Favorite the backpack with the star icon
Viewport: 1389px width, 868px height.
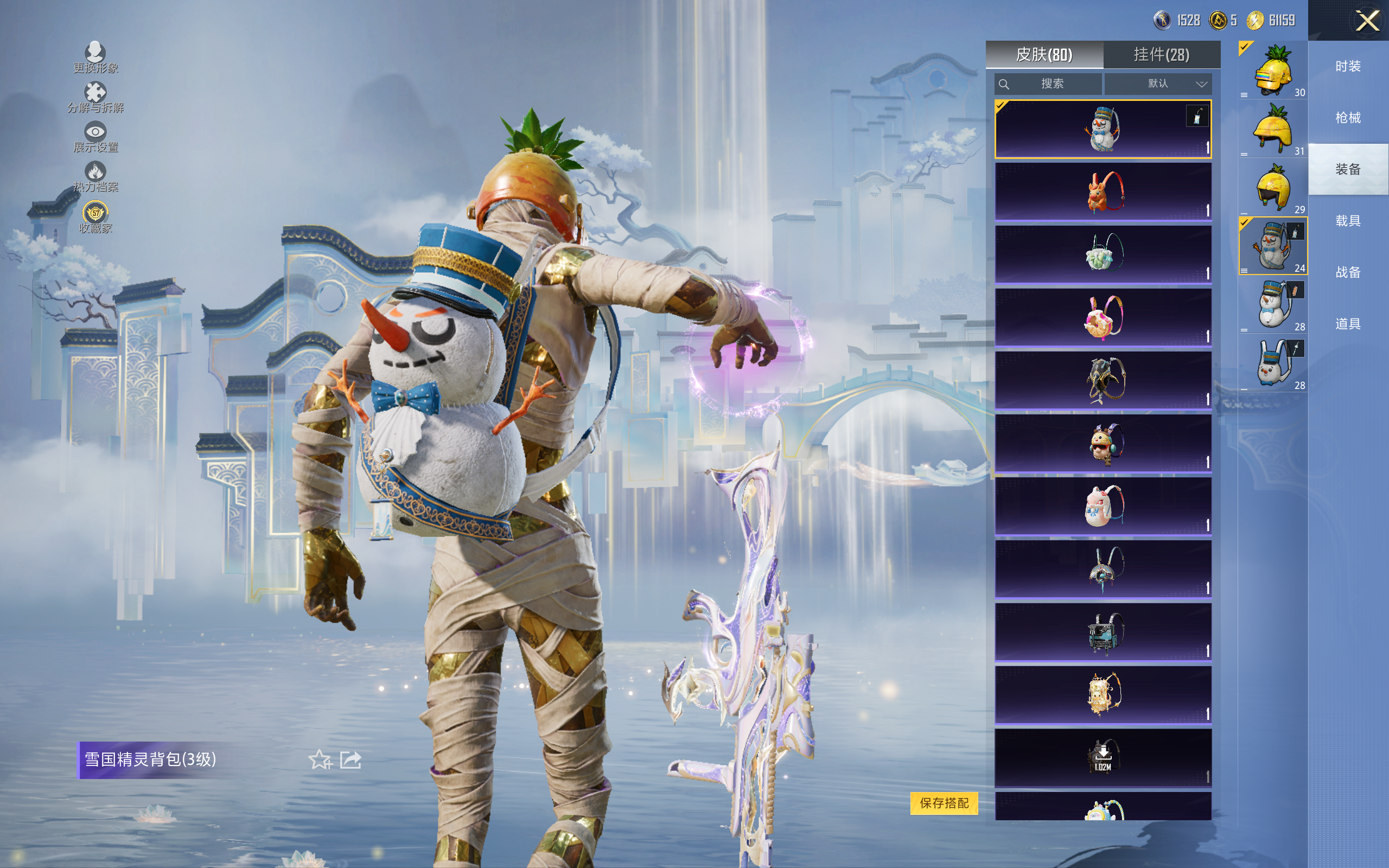click(320, 759)
